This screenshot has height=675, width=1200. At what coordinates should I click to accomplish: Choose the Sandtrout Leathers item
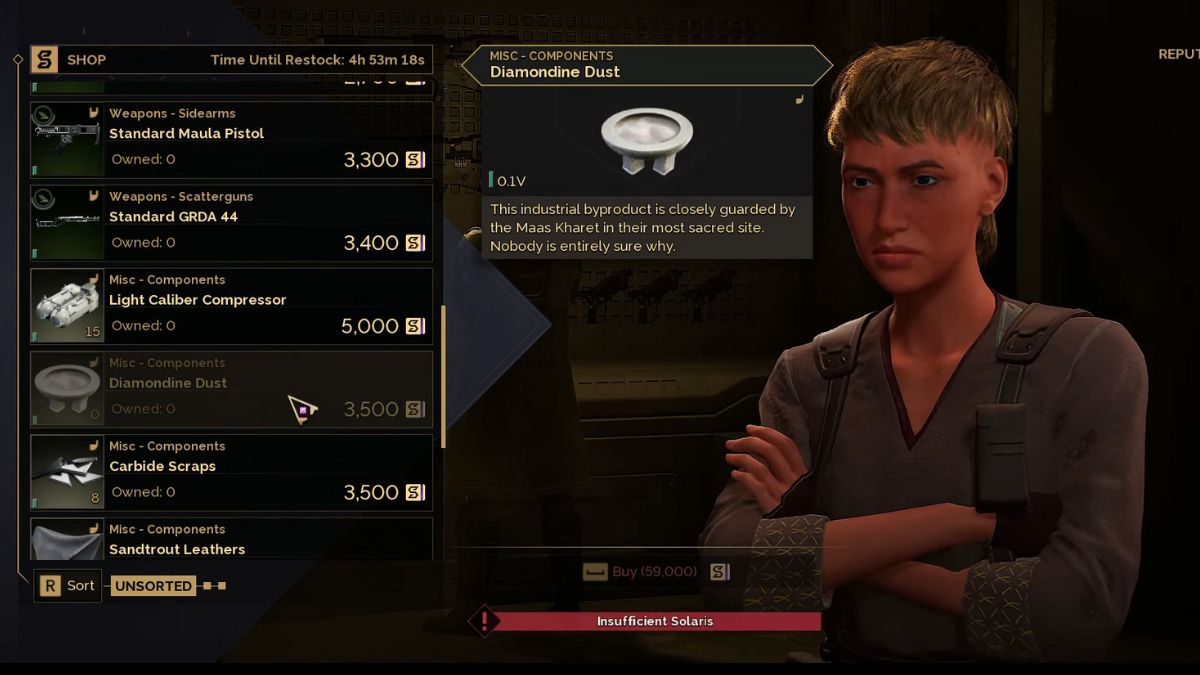click(232, 540)
